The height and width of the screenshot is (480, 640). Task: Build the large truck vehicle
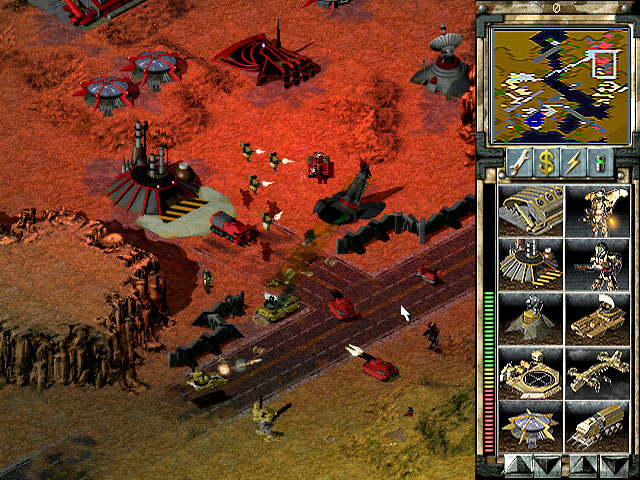click(596, 425)
